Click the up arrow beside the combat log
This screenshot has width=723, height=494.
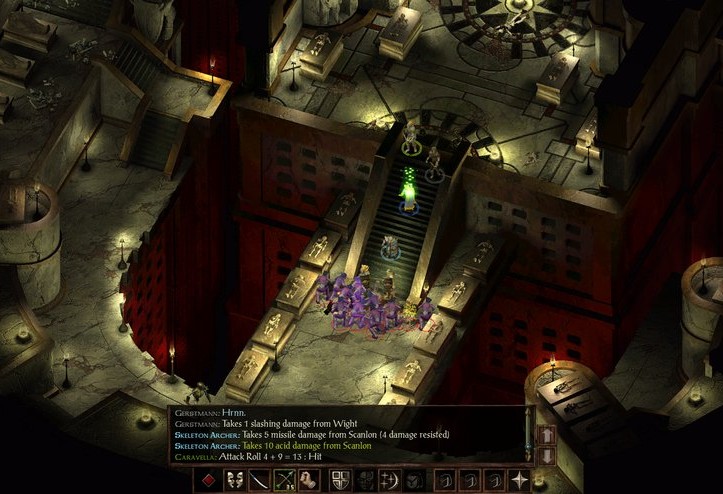[x=546, y=435]
